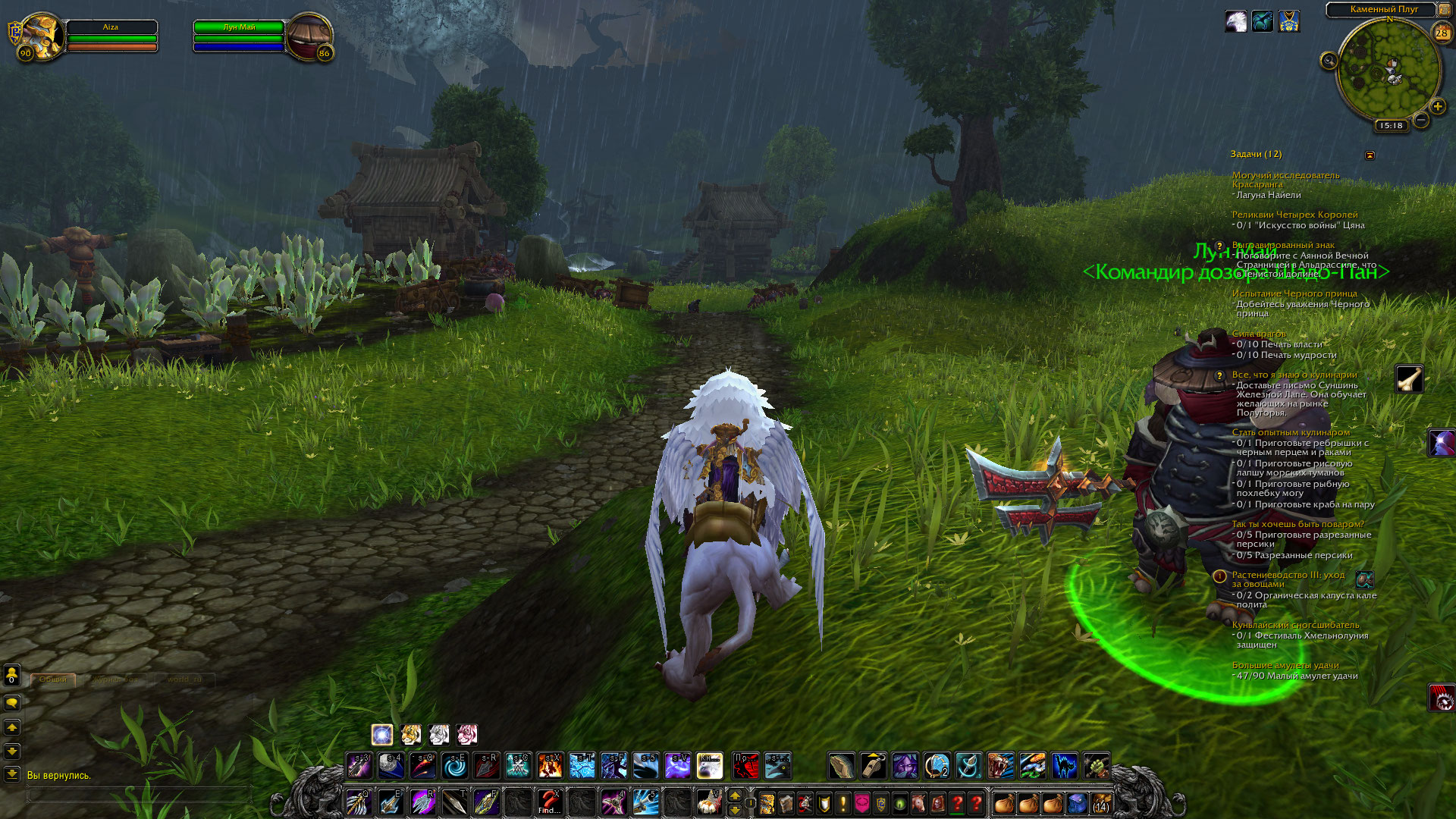Open the minimap tracking magnifier button
Image resolution: width=1456 pixels, height=819 pixels.
[x=1329, y=61]
